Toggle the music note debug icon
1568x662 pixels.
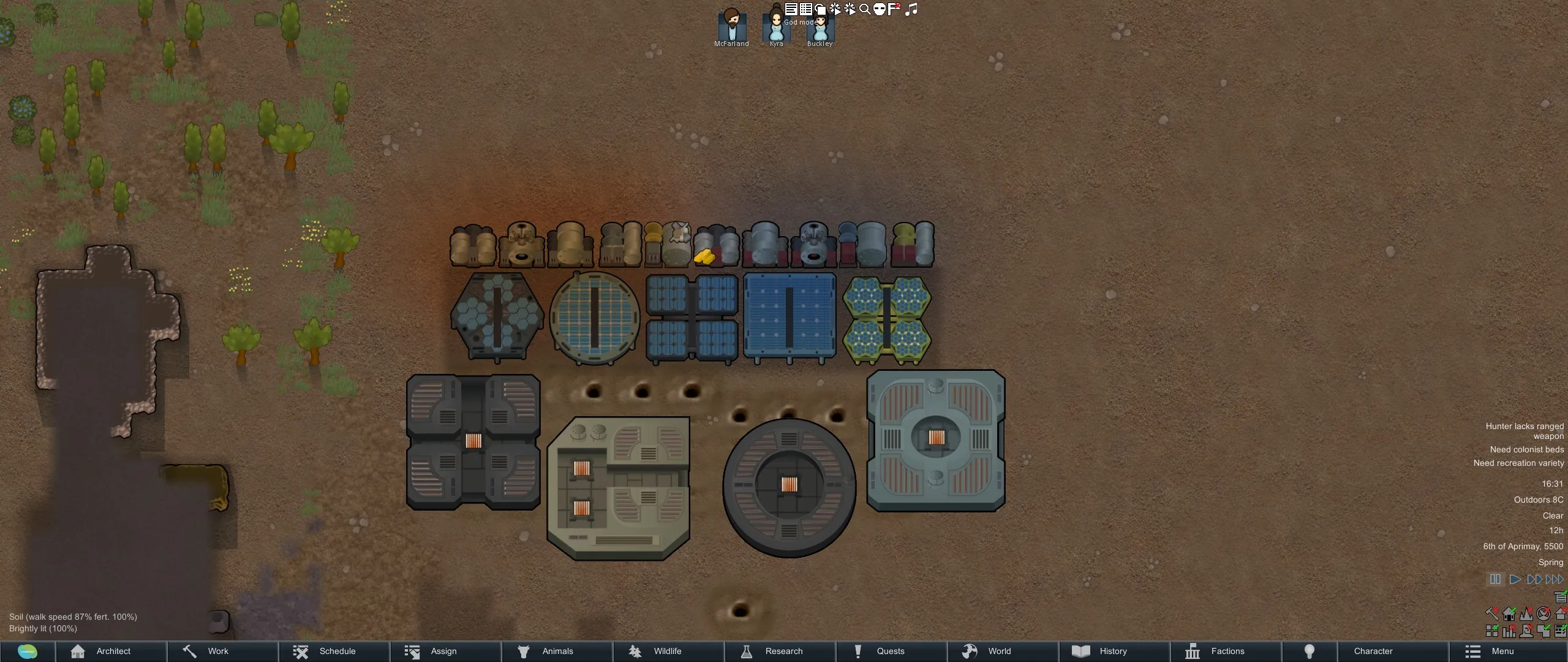tap(911, 9)
